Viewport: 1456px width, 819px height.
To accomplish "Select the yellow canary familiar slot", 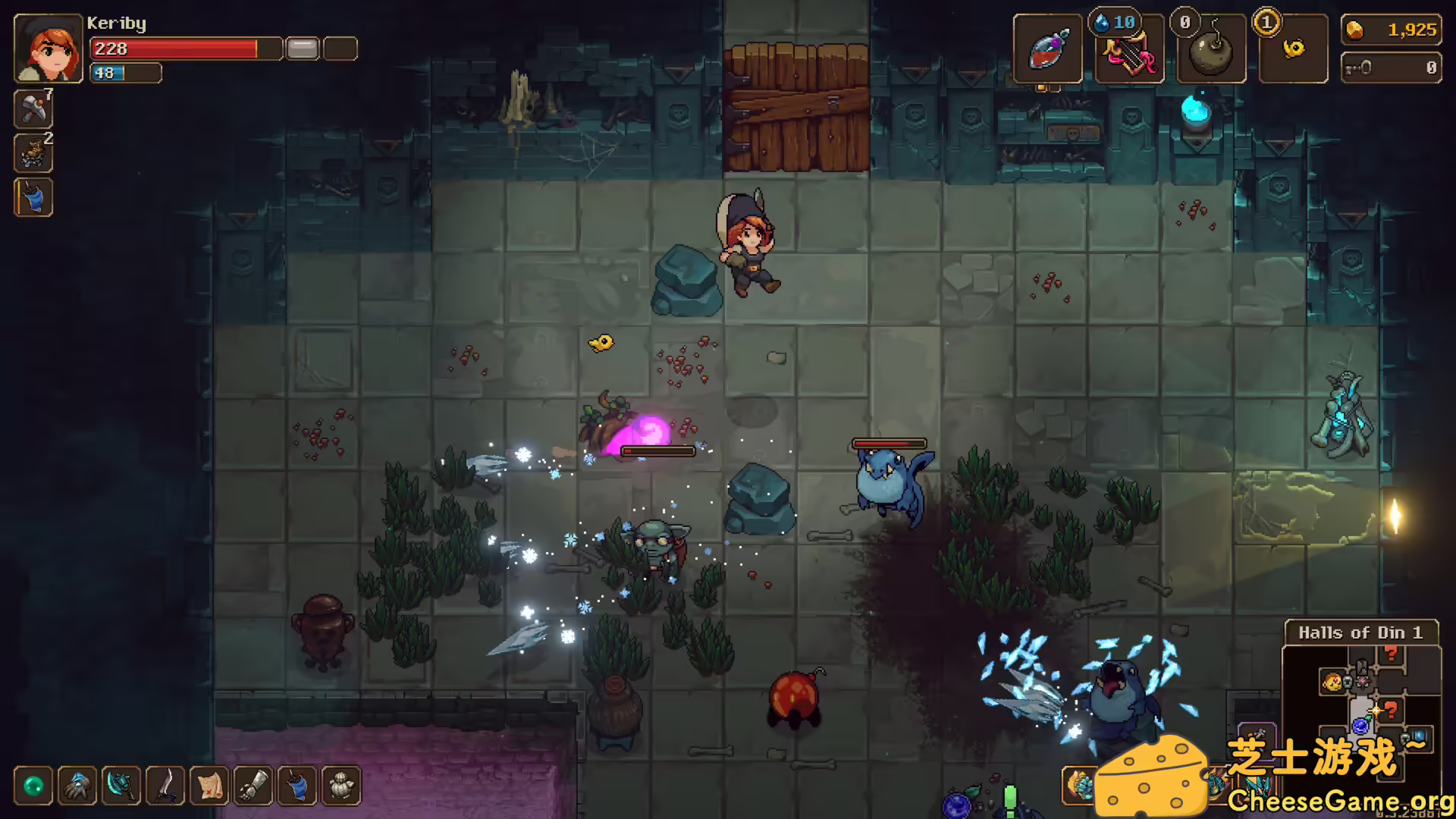I will [1293, 50].
